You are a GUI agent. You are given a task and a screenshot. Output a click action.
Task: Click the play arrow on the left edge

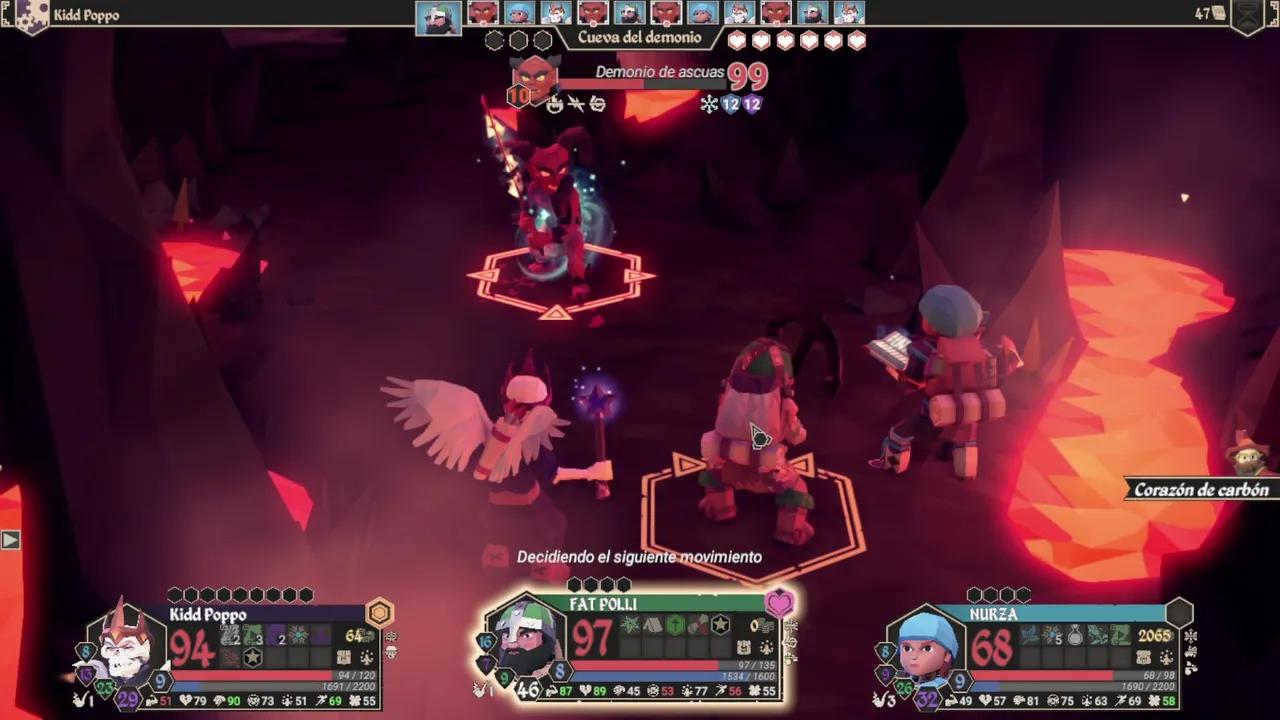[10, 540]
